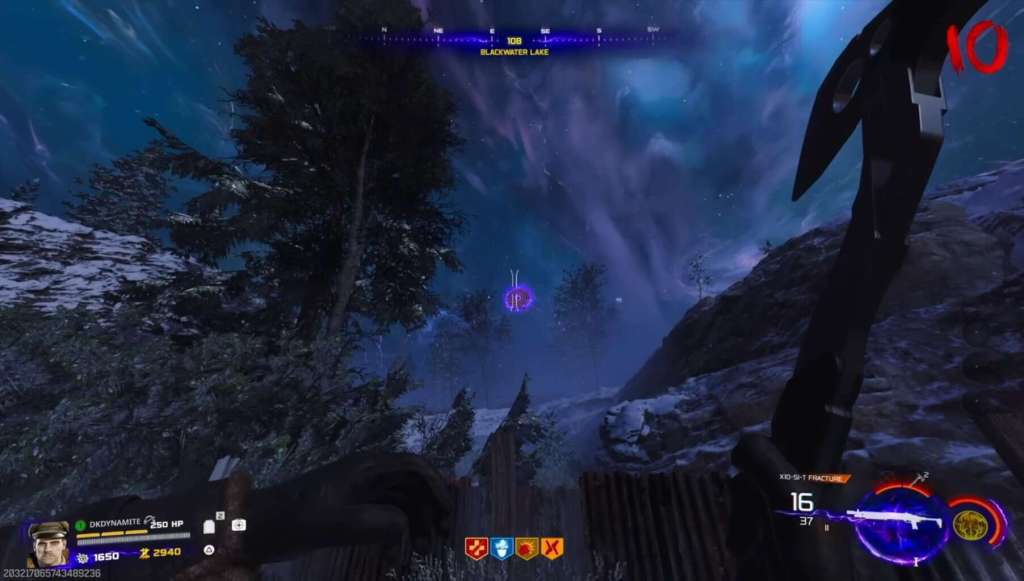Select the armor plate inventory icon
This screenshot has height=581, width=1024.
[220, 524]
